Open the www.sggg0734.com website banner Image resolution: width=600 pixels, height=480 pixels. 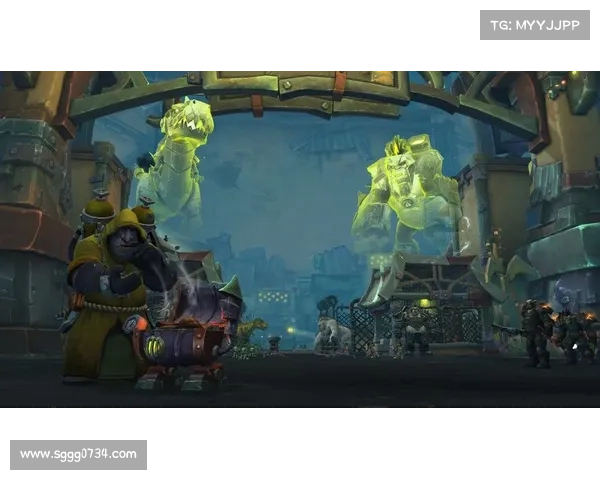pos(79,455)
